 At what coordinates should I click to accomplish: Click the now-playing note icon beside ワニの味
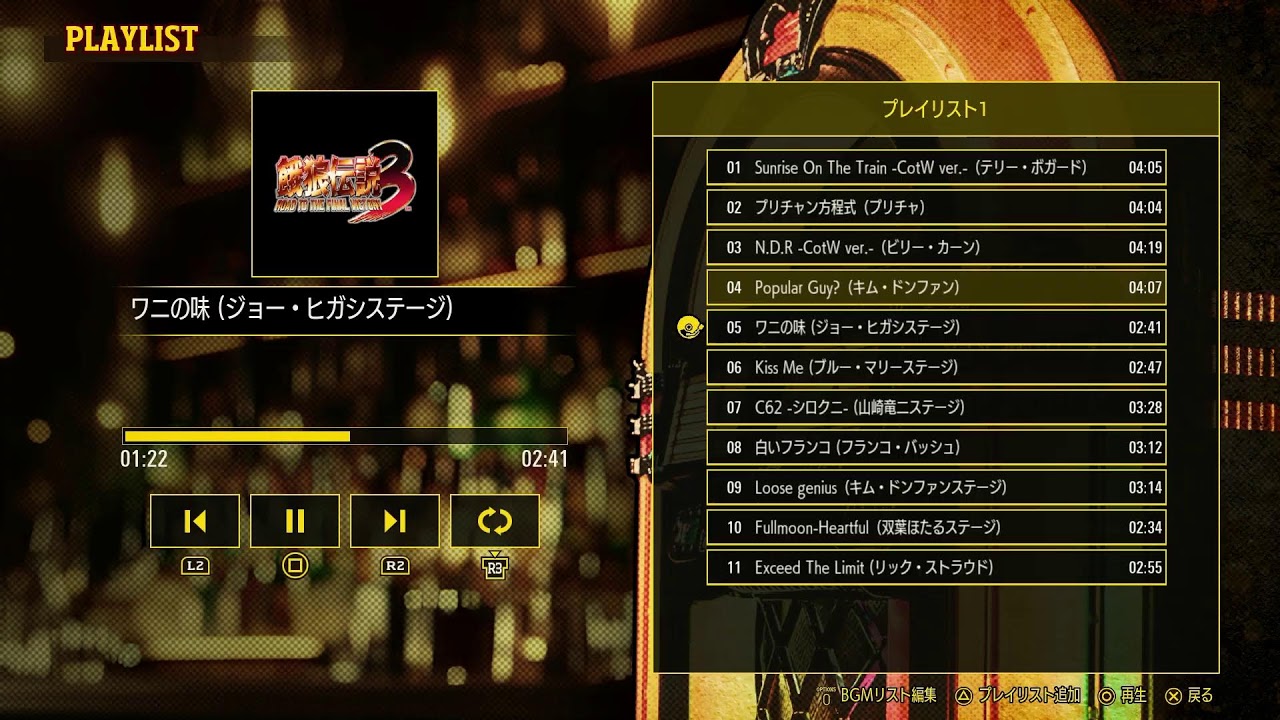[x=689, y=327]
